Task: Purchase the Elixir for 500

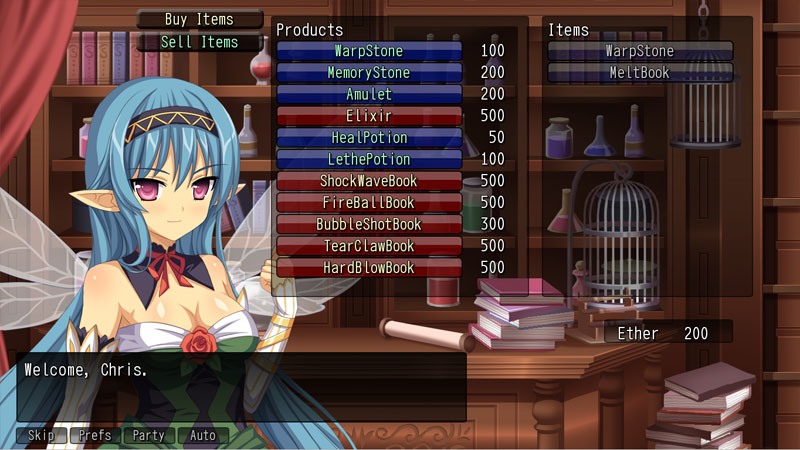Action: point(369,116)
